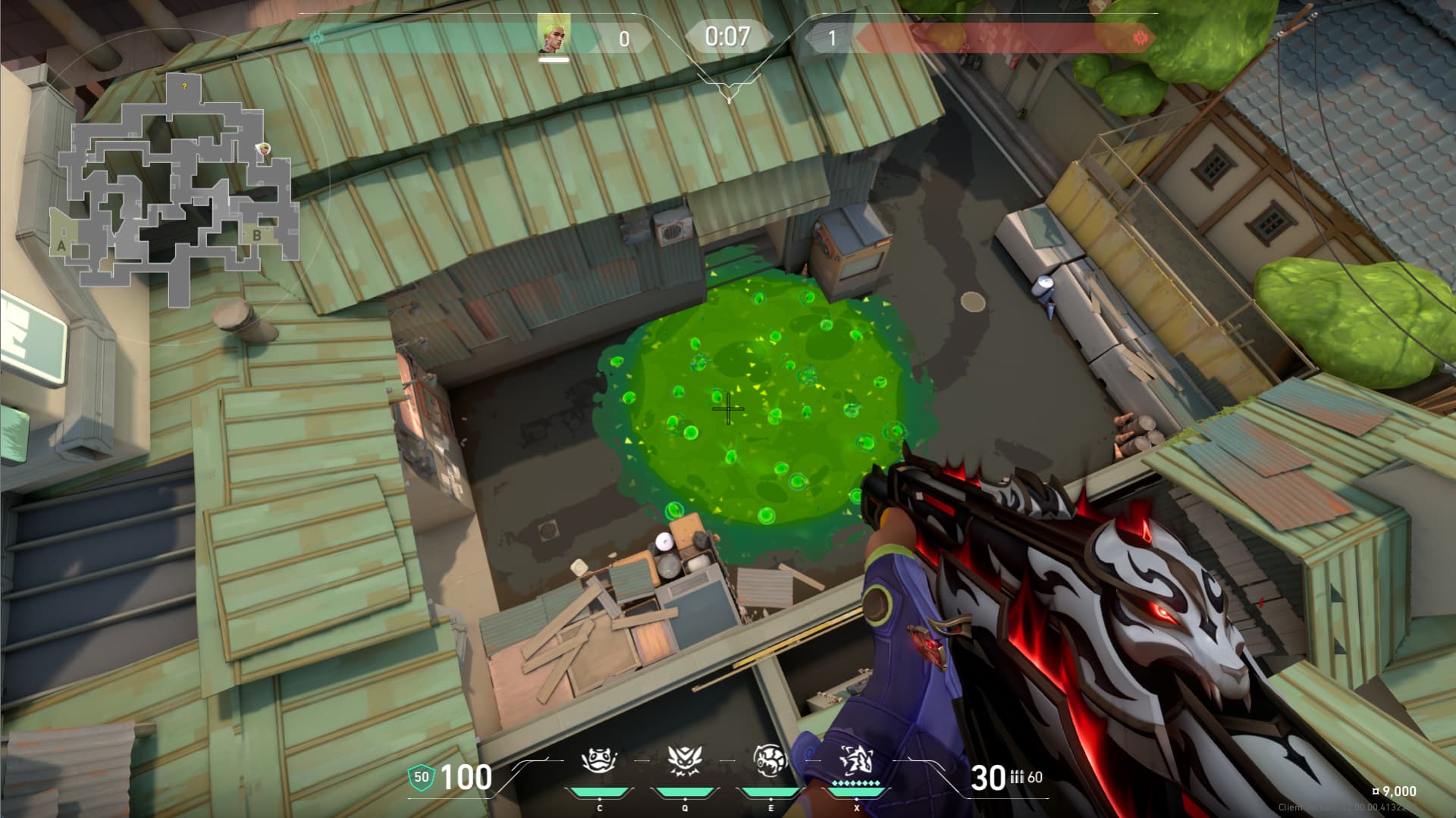Select the agent portrait in top bar

[553, 36]
